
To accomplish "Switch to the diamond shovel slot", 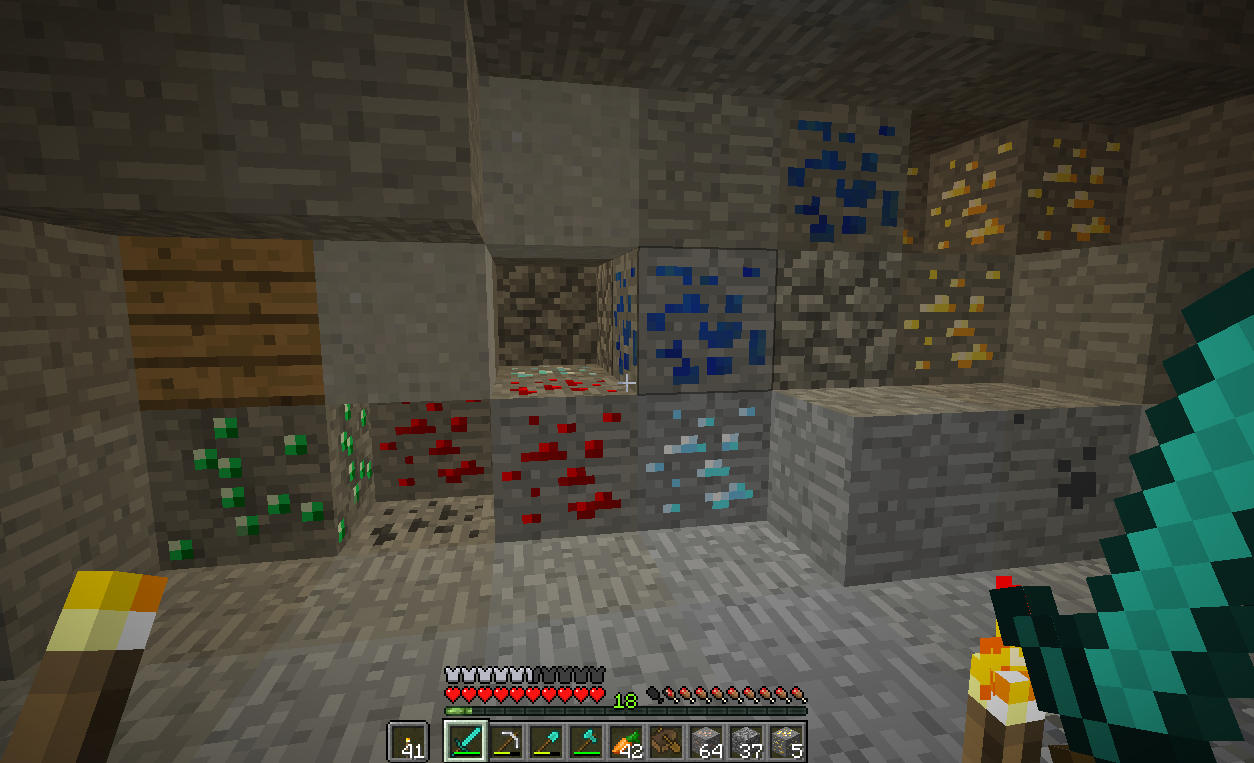I will [x=545, y=742].
